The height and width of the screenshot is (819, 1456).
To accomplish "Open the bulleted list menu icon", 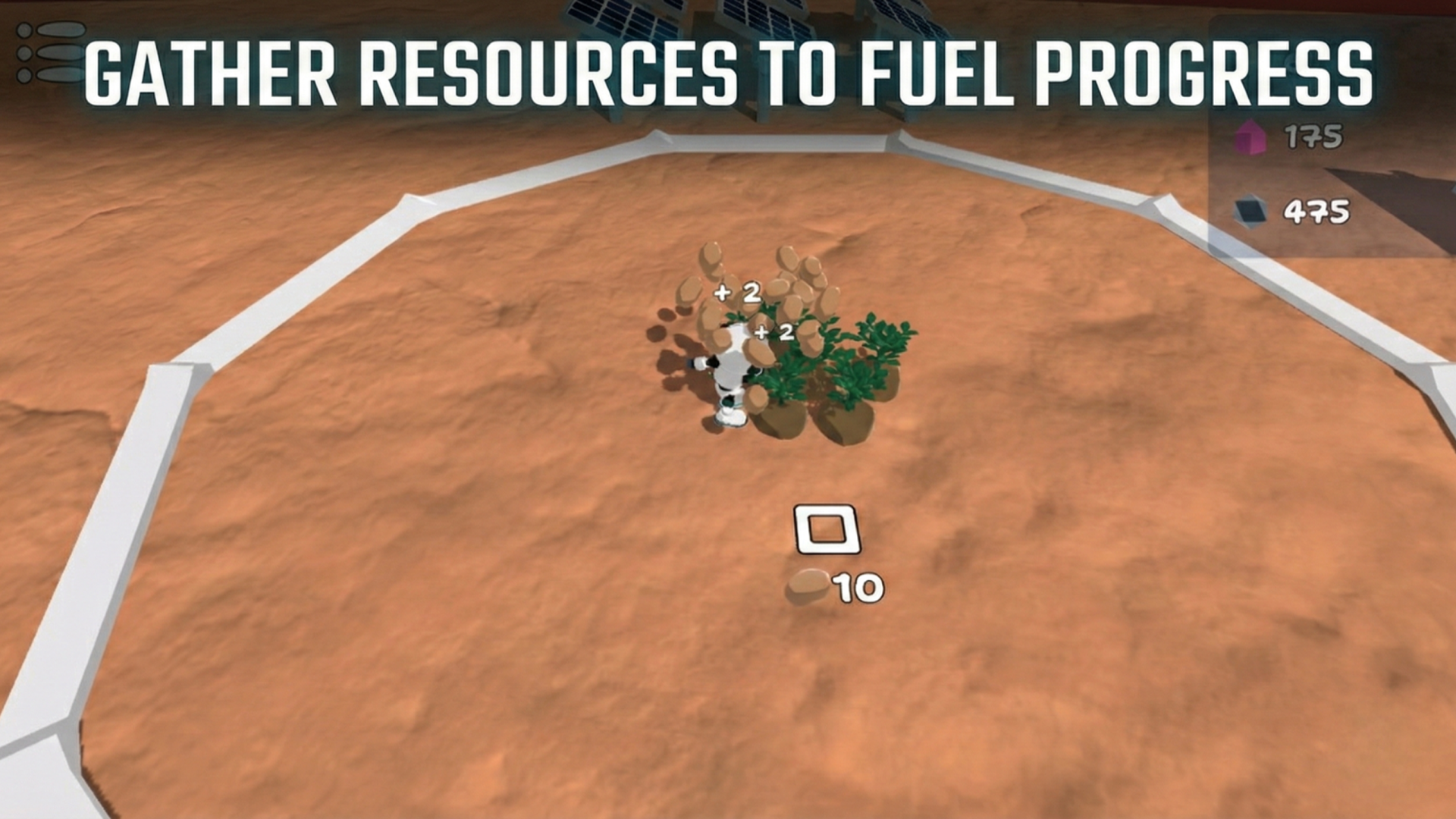I will point(50,53).
